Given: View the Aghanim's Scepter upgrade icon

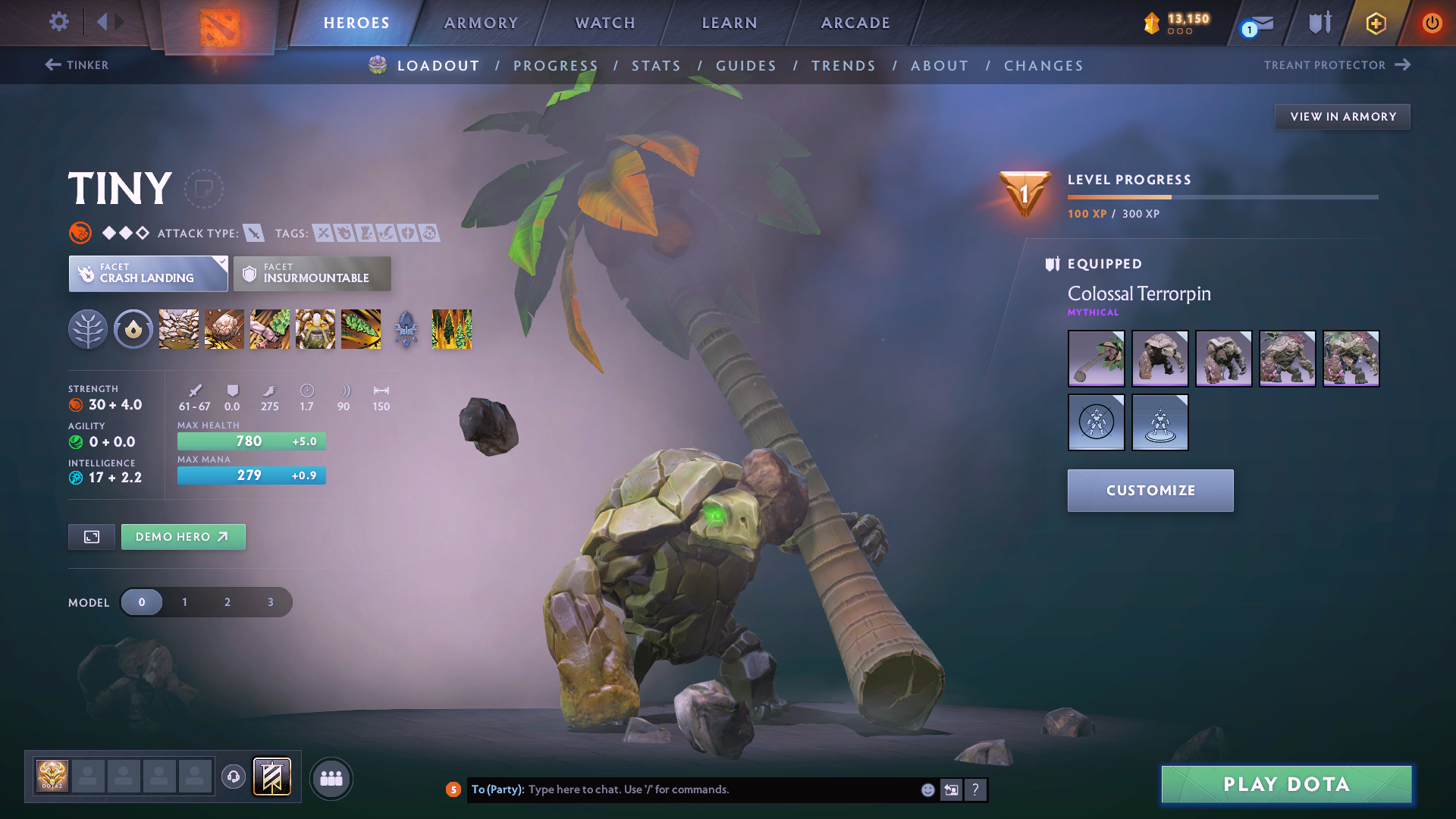Looking at the screenshot, I should 406,329.
